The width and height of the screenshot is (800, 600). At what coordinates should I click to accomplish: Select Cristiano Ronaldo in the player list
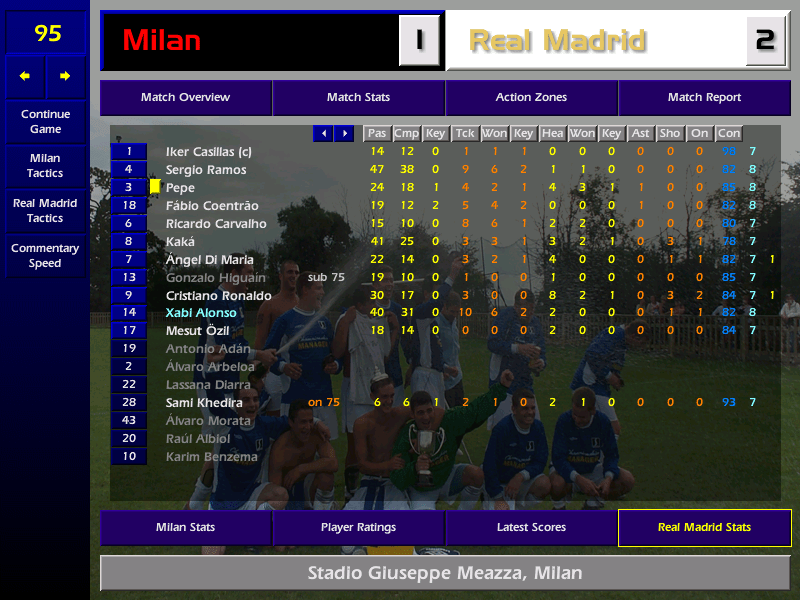pyautogui.click(x=218, y=295)
